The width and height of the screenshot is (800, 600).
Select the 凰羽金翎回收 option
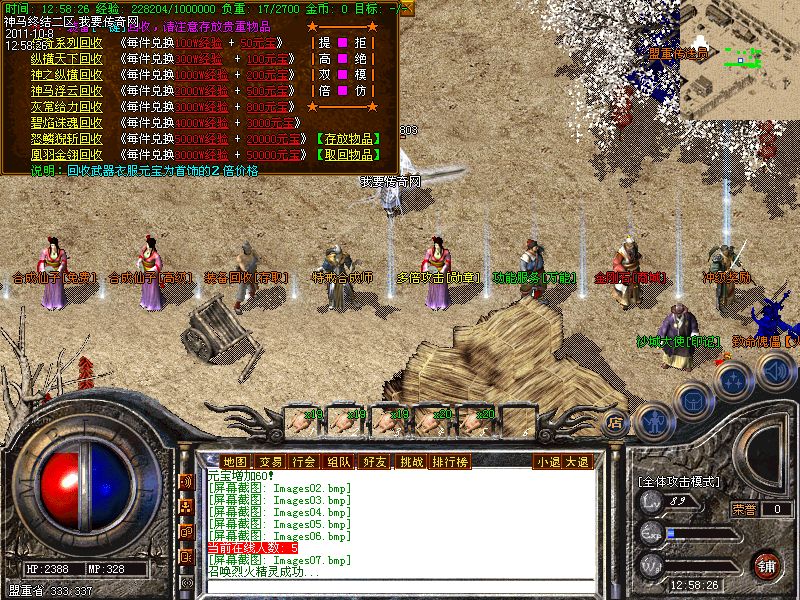pyautogui.click(x=66, y=155)
